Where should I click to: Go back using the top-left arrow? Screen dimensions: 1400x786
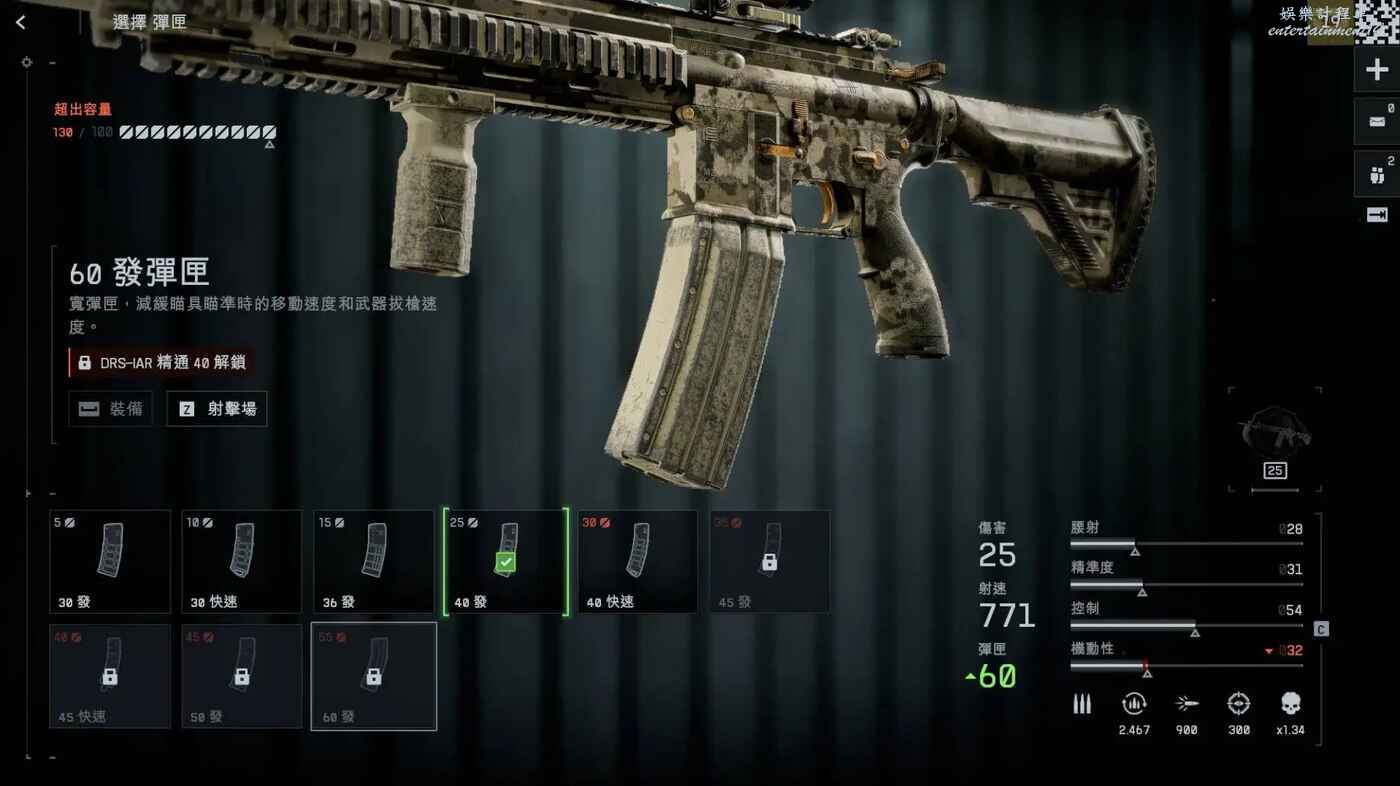coord(21,22)
